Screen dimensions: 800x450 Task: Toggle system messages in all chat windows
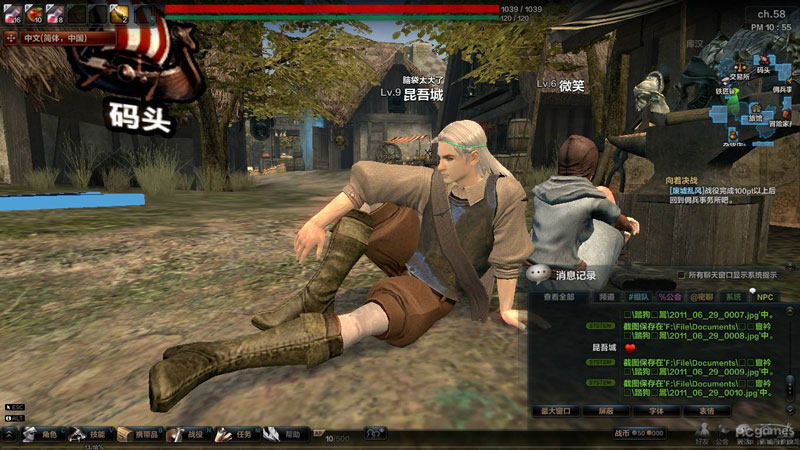(x=682, y=274)
